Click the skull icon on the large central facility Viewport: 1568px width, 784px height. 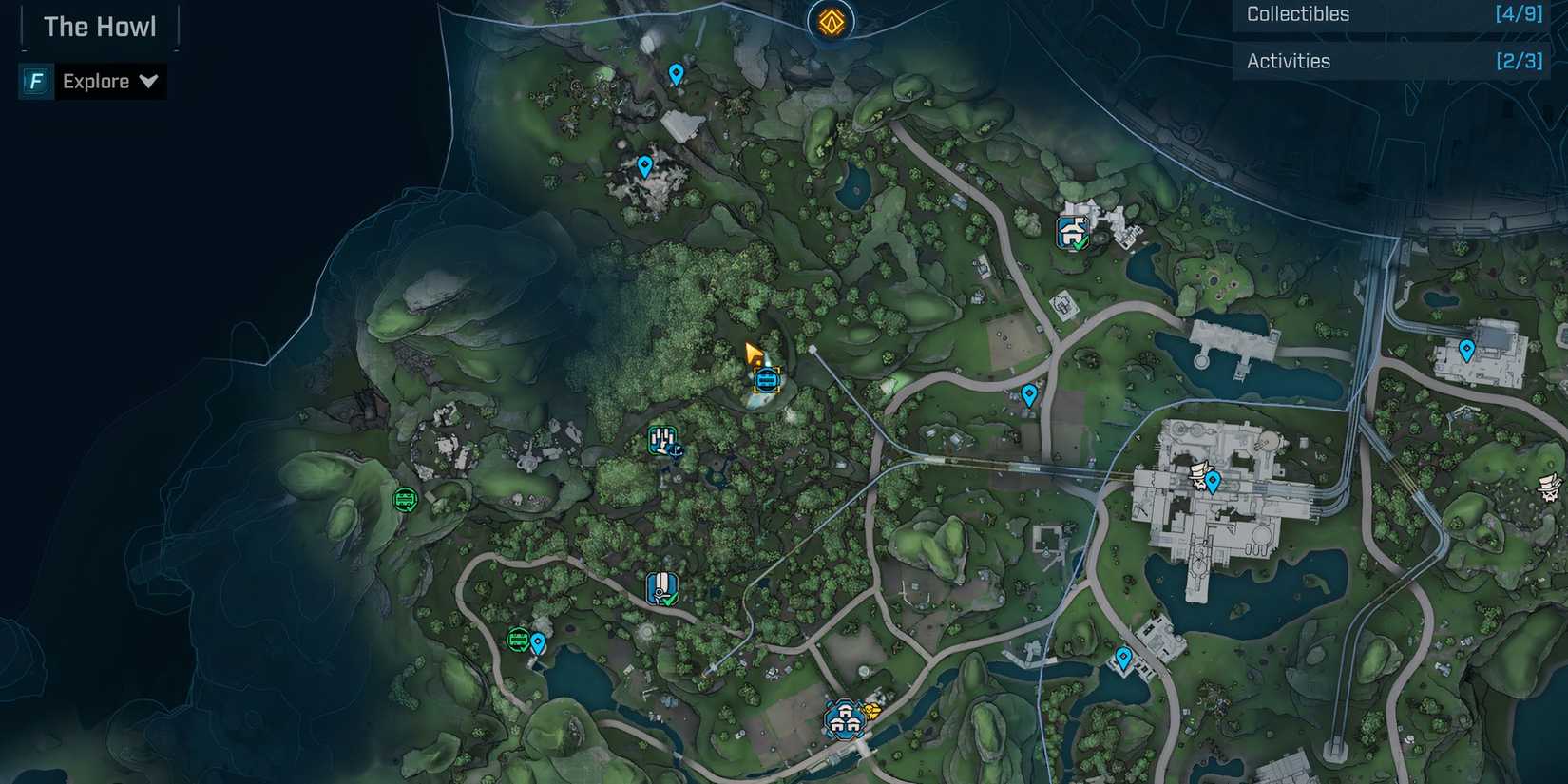click(x=1197, y=475)
